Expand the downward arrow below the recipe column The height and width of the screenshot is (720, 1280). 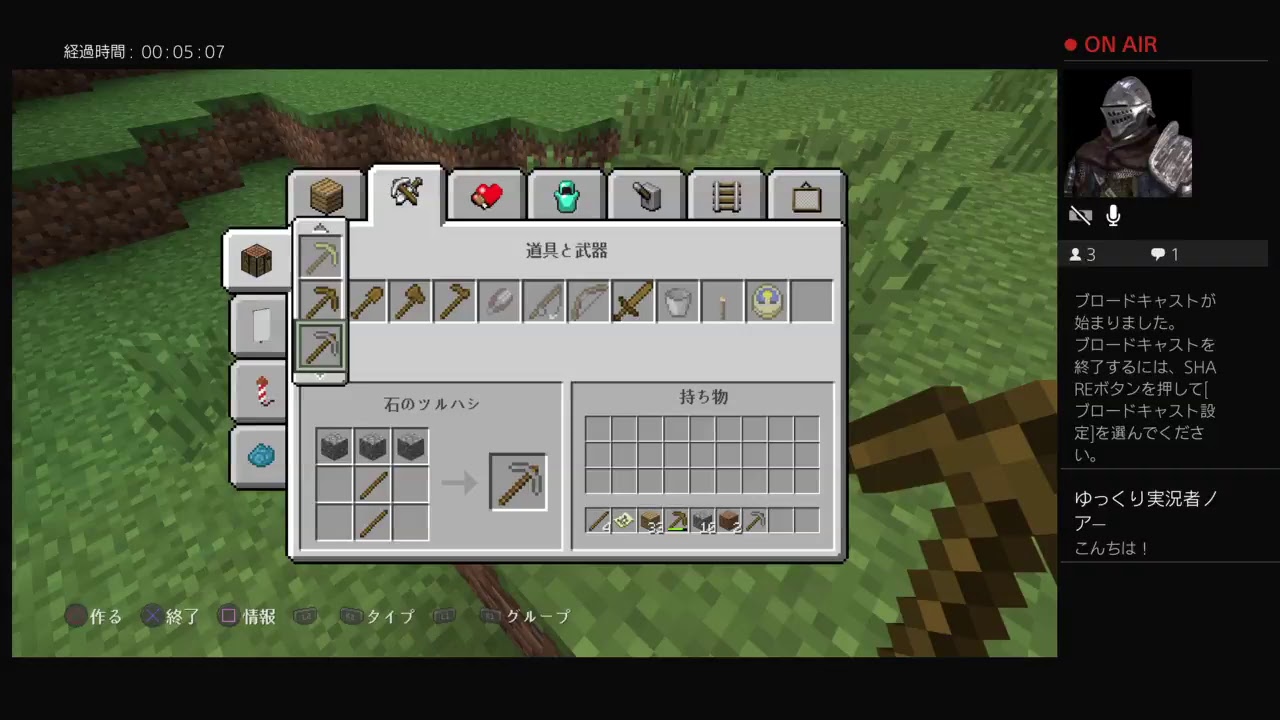click(x=320, y=376)
